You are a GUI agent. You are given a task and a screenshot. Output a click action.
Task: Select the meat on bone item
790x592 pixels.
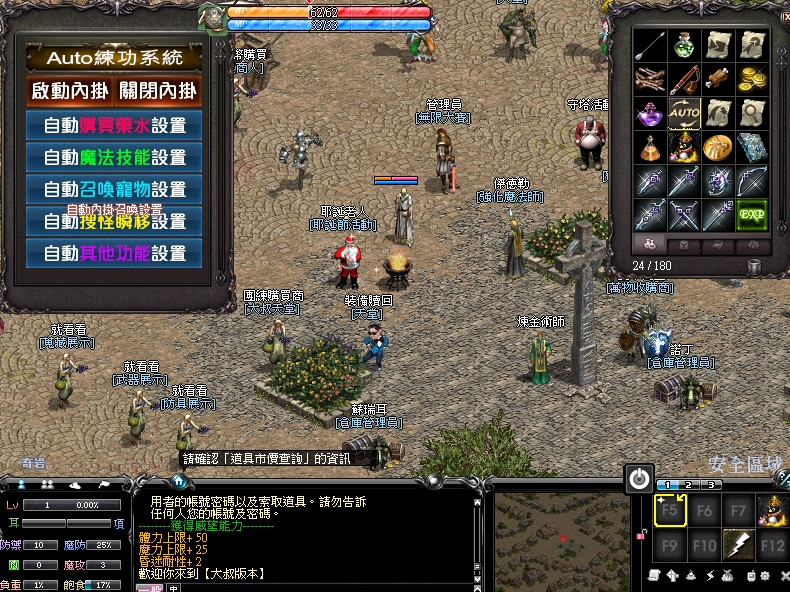(718, 79)
